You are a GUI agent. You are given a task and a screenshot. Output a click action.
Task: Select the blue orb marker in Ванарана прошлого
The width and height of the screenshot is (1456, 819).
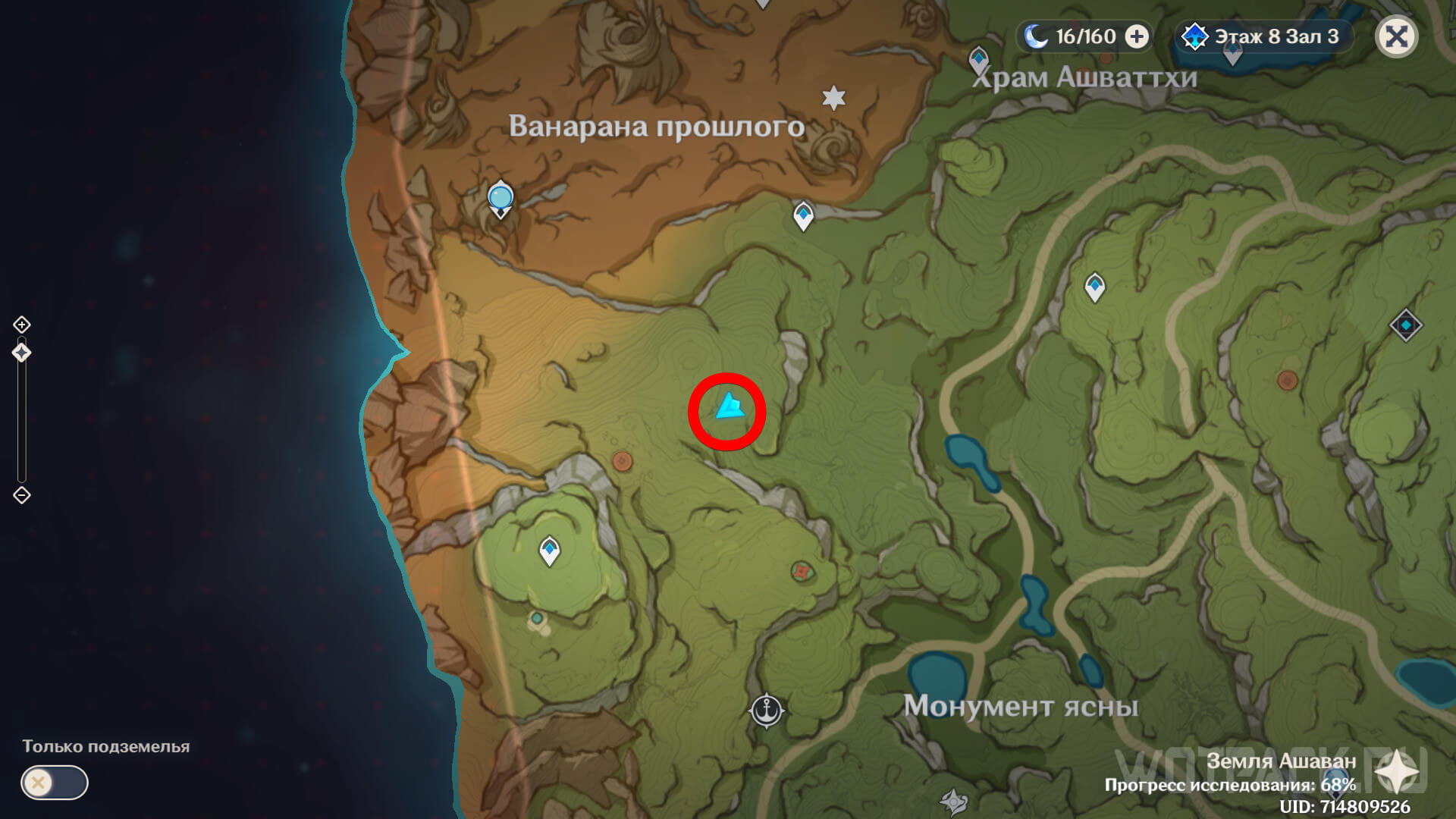click(500, 198)
